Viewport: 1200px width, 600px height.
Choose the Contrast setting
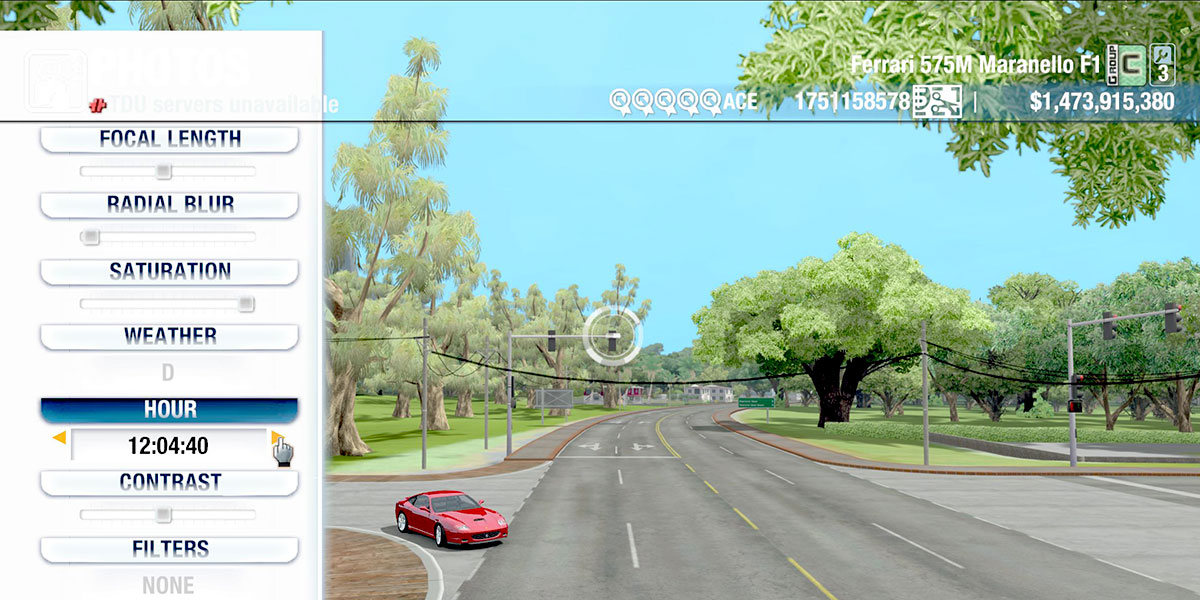(x=169, y=482)
